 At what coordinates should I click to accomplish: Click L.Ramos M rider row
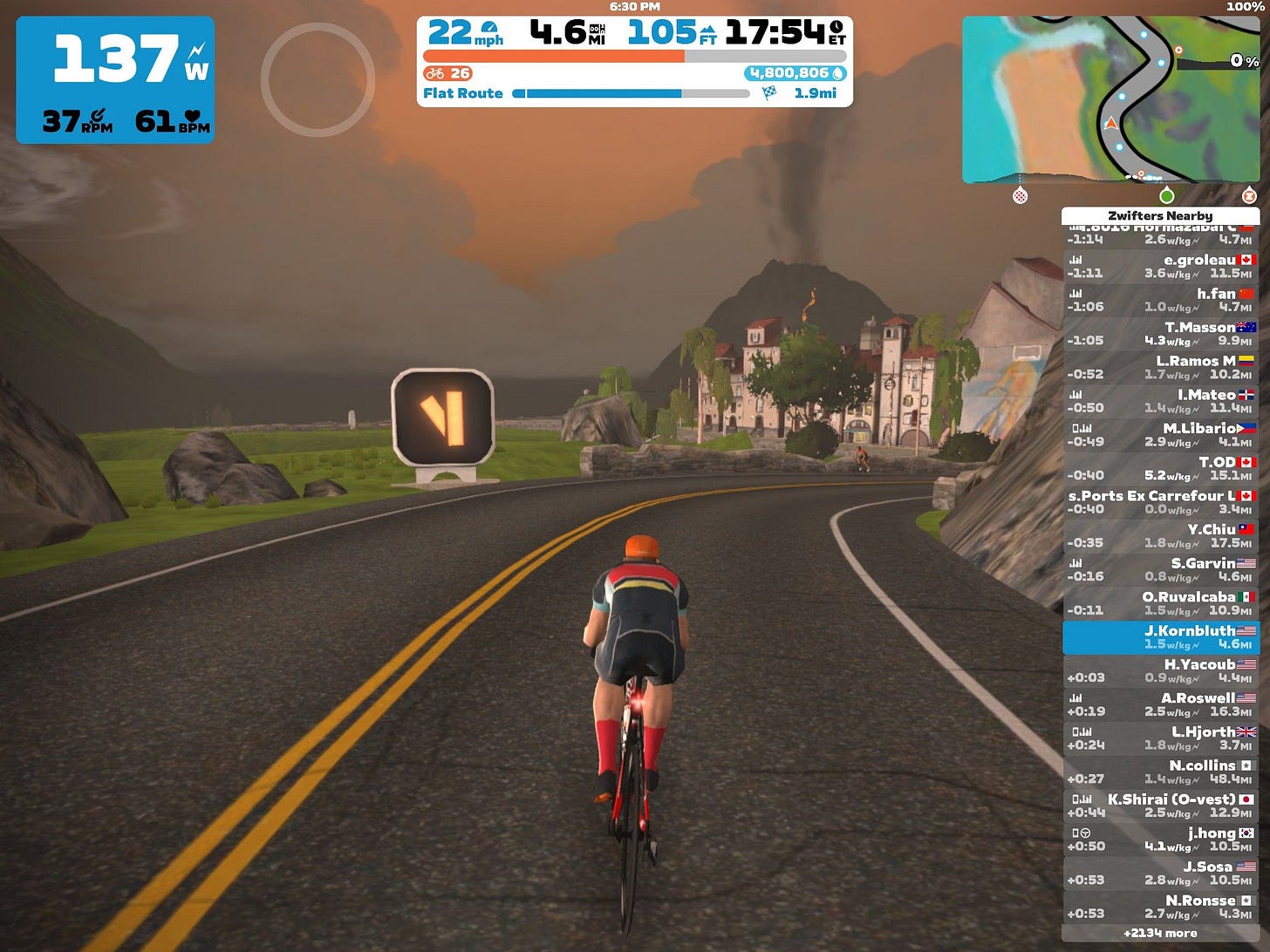pos(1160,367)
